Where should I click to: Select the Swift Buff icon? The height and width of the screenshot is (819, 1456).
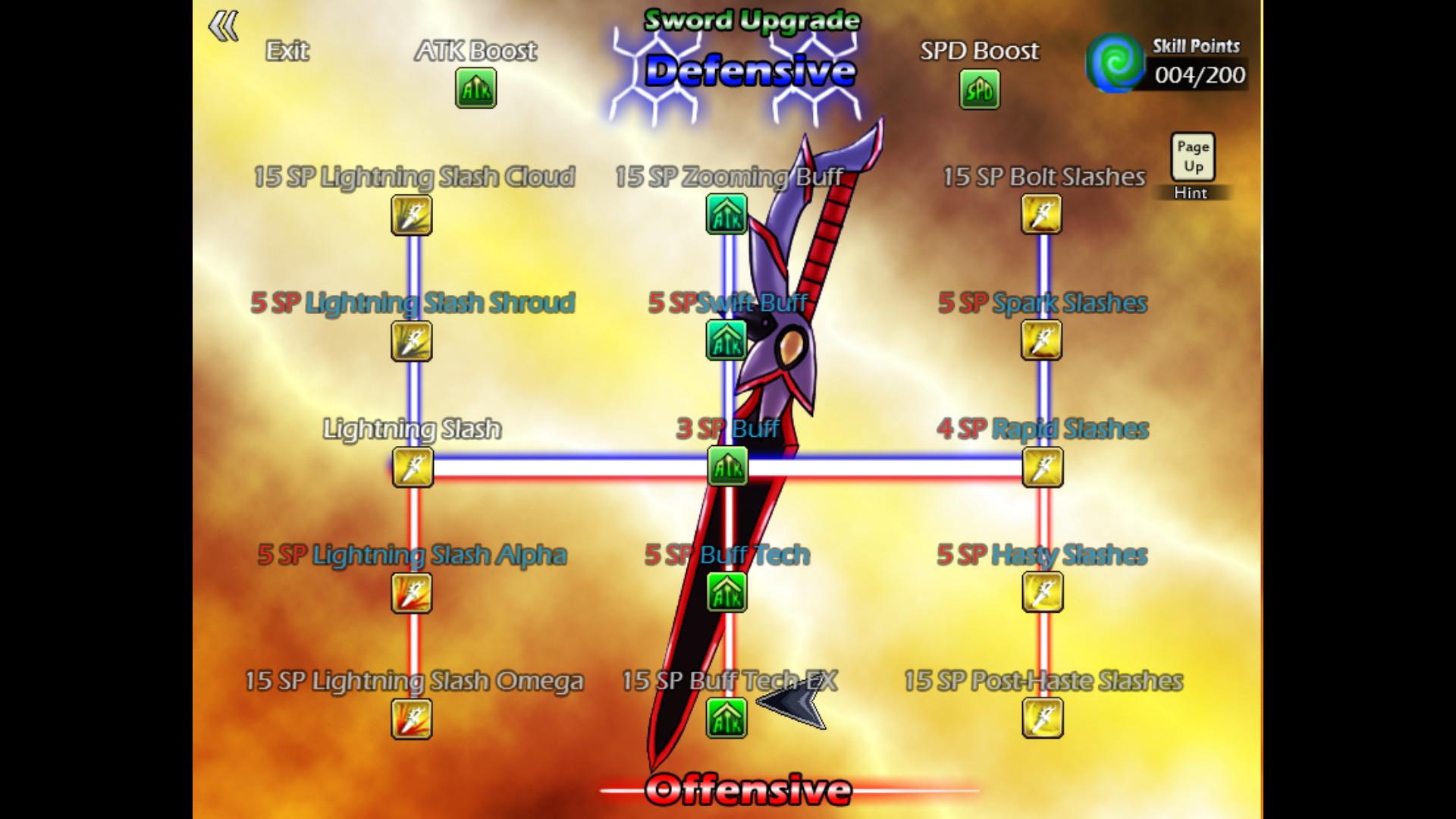click(726, 342)
